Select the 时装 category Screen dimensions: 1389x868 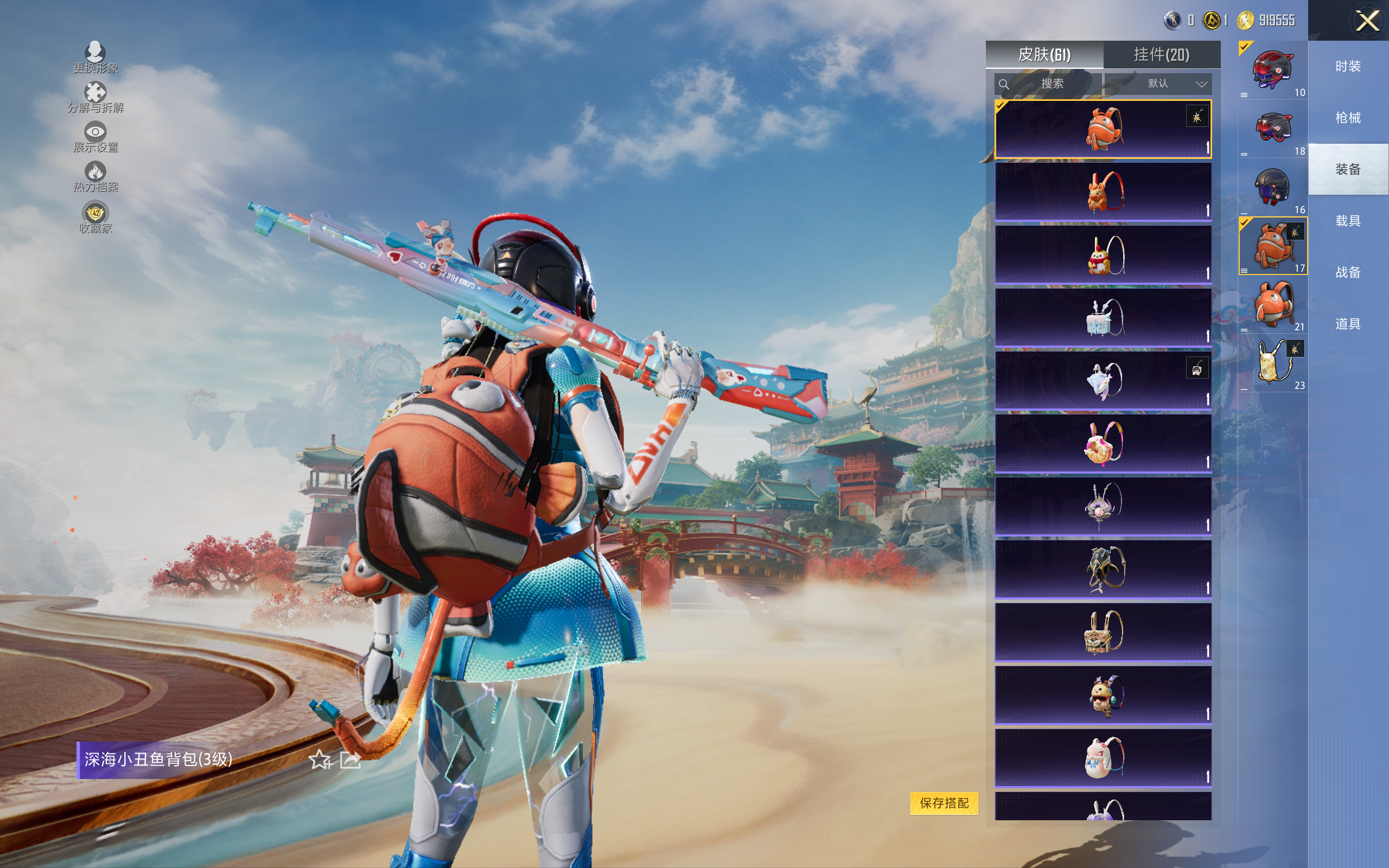pos(1348,67)
